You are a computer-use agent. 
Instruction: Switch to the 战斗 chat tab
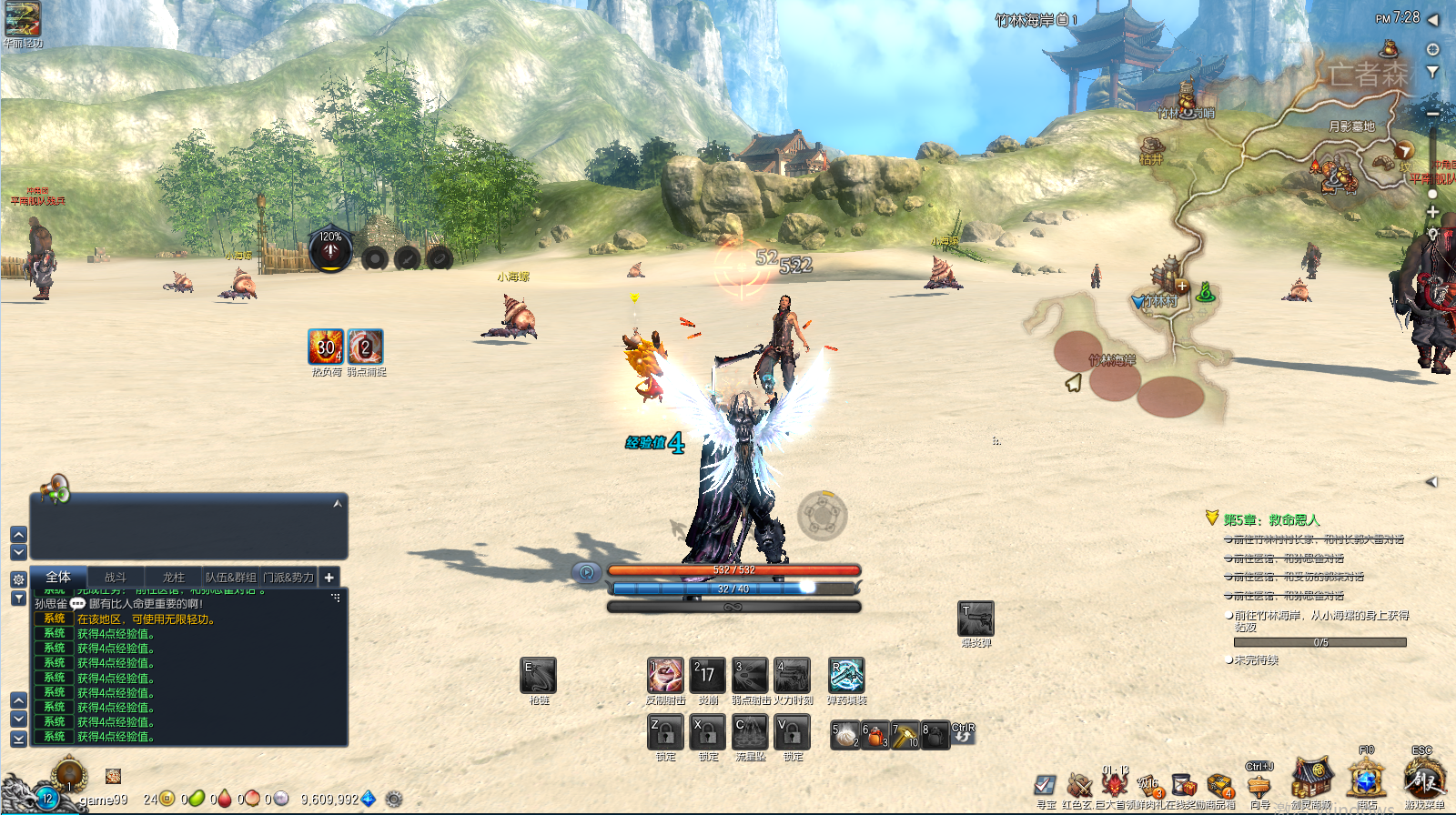coord(116,577)
